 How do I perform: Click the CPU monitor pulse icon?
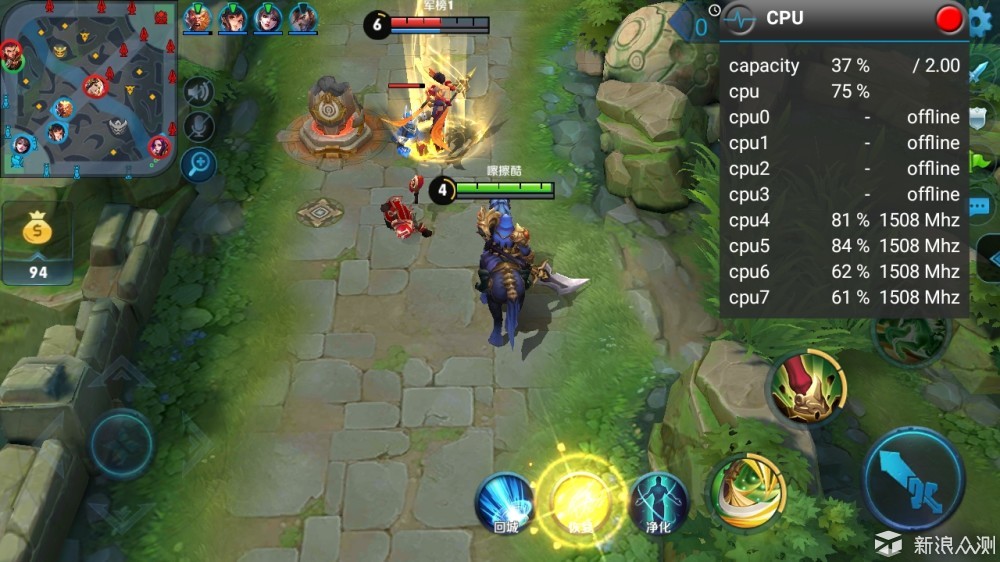[x=740, y=18]
